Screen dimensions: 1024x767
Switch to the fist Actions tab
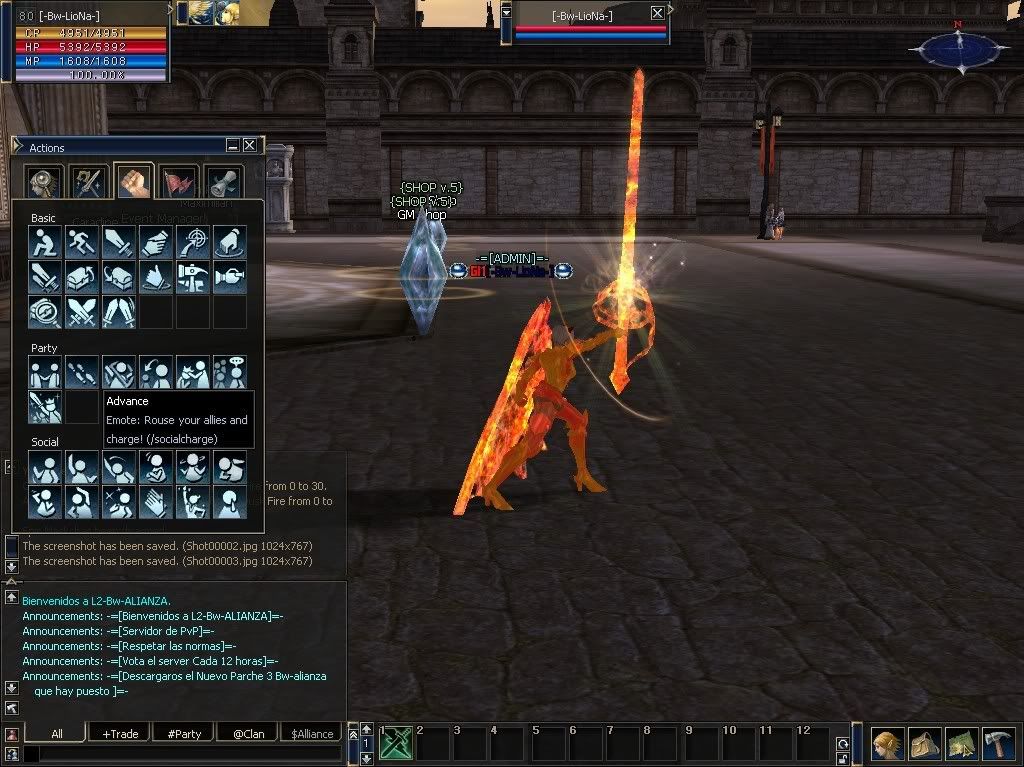[x=133, y=182]
